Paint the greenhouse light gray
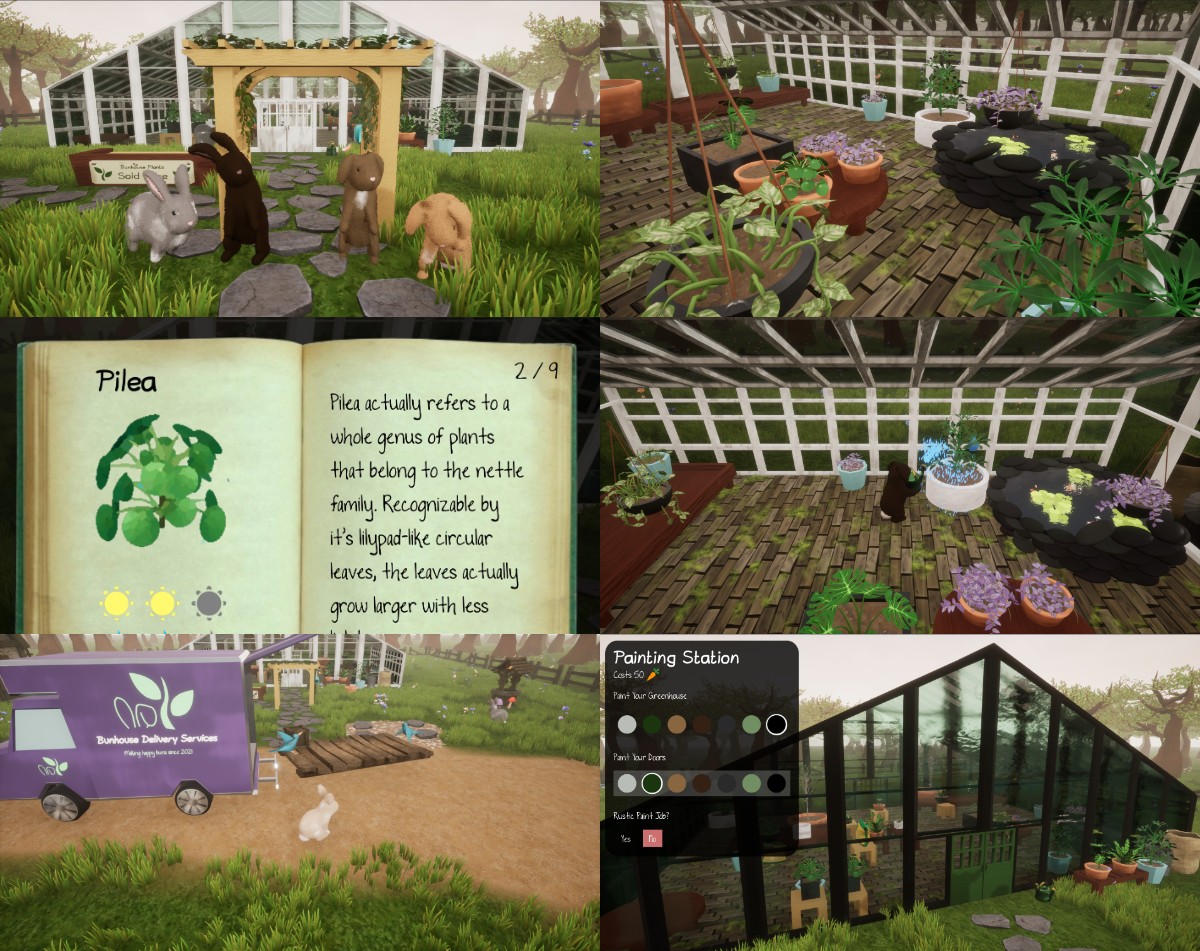The image size is (1200, 951). (627, 724)
